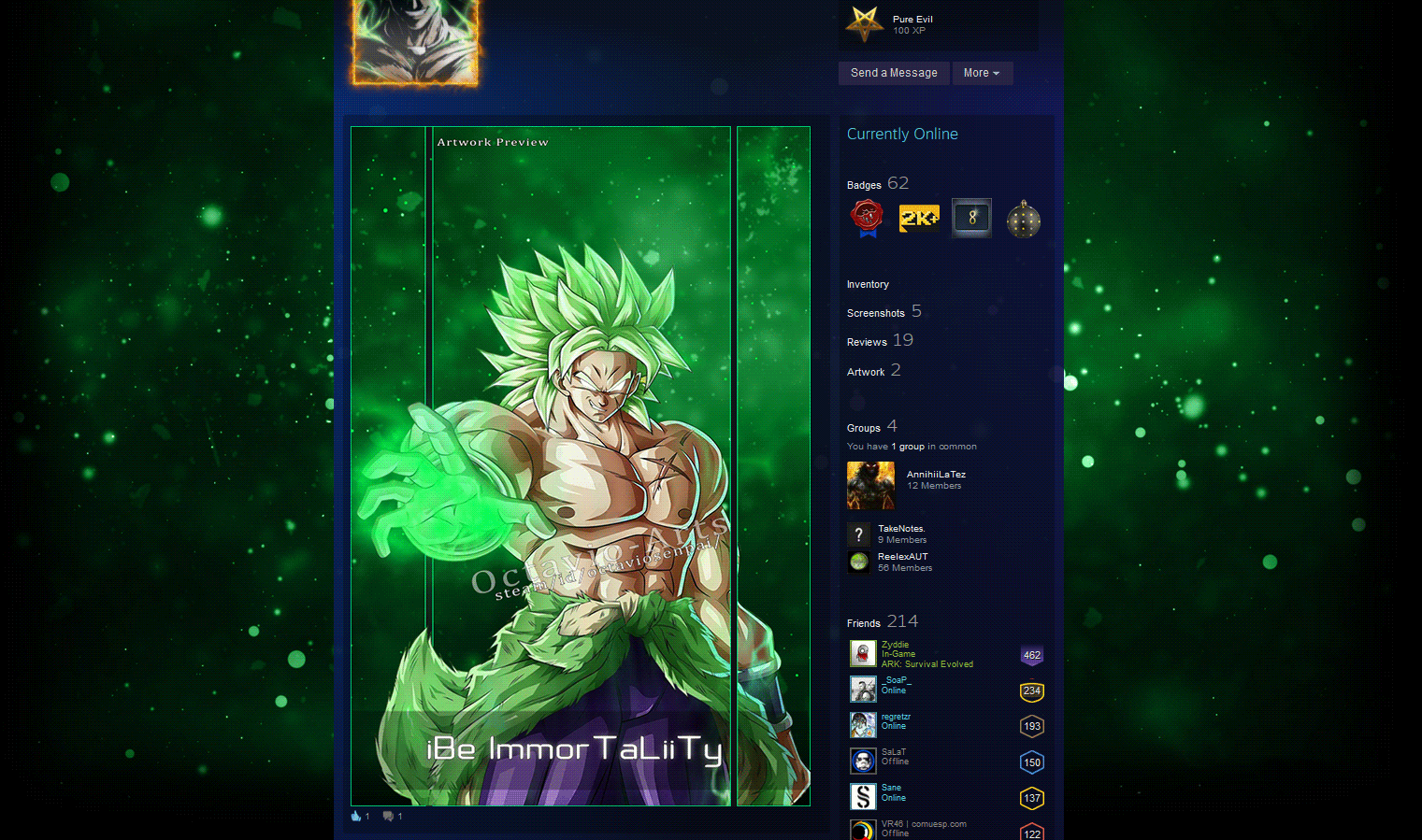Viewport: 1422px width, 840px height.
Task: Click SaLaT's stormtrooper avatar icon
Action: [862, 760]
